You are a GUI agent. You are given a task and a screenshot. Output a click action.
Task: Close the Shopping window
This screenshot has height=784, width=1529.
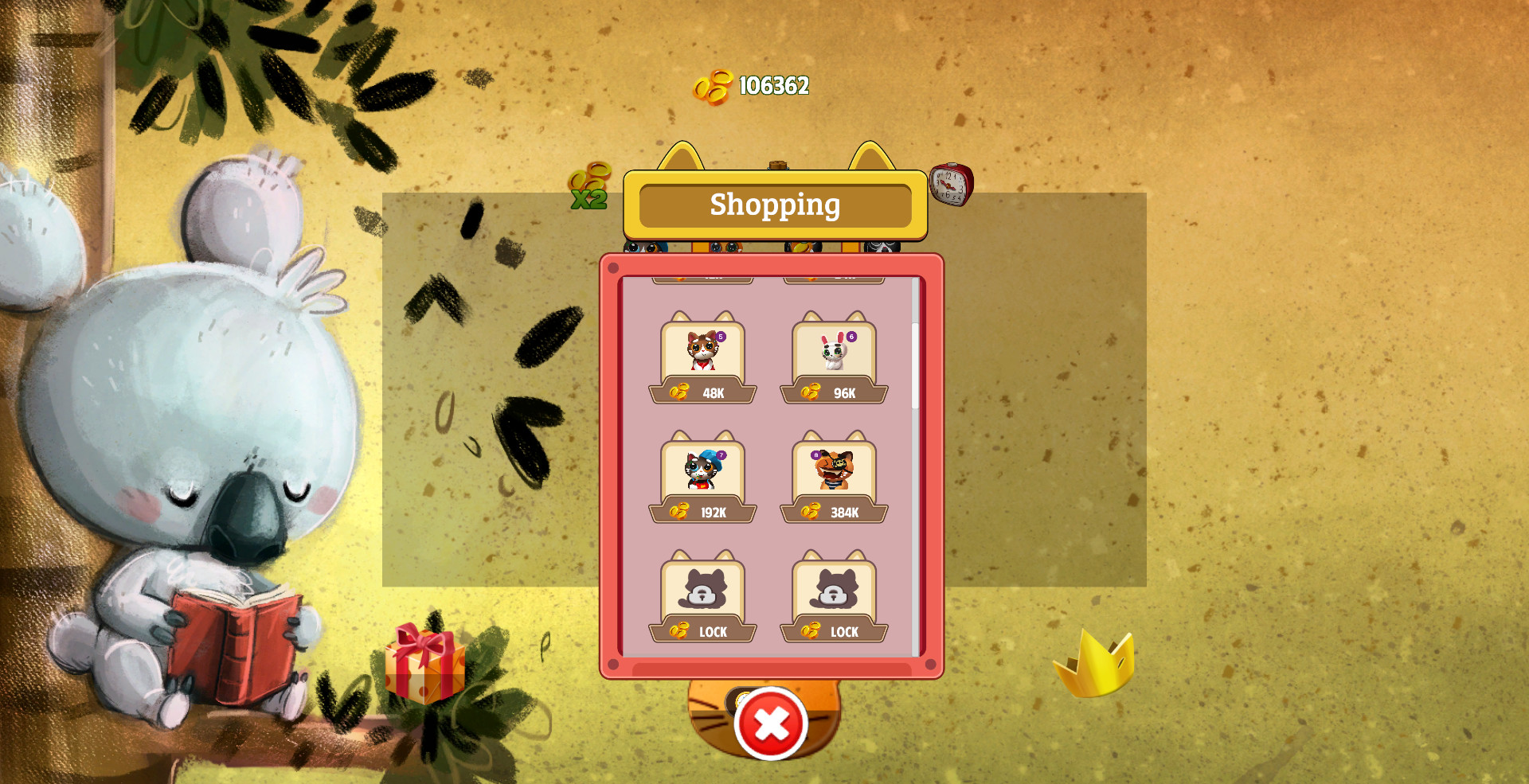point(769,724)
